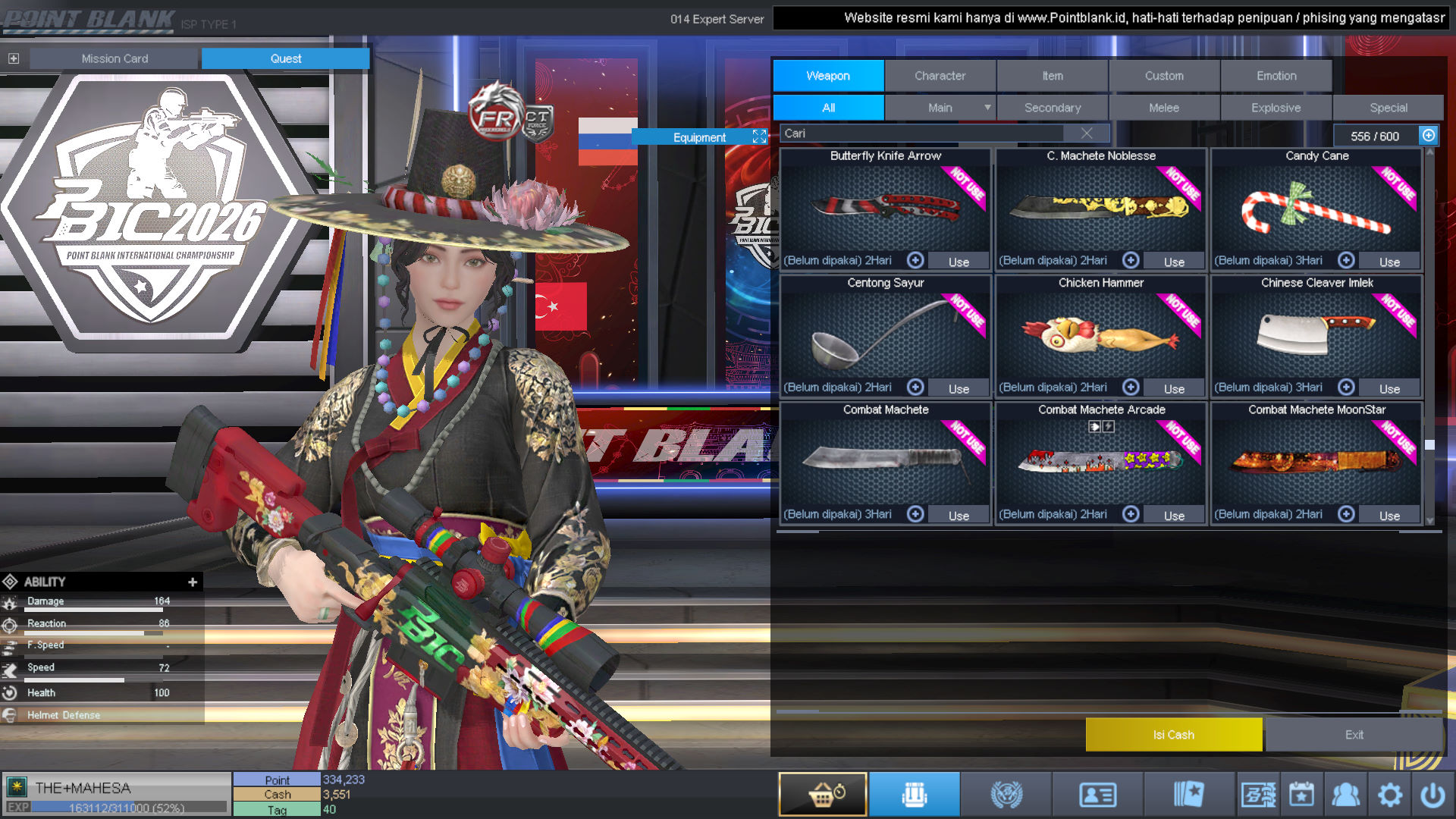Screen dimensions: 1456x819
Task: Top up with Isi Cash button
Action: (x=1173, y=735)
